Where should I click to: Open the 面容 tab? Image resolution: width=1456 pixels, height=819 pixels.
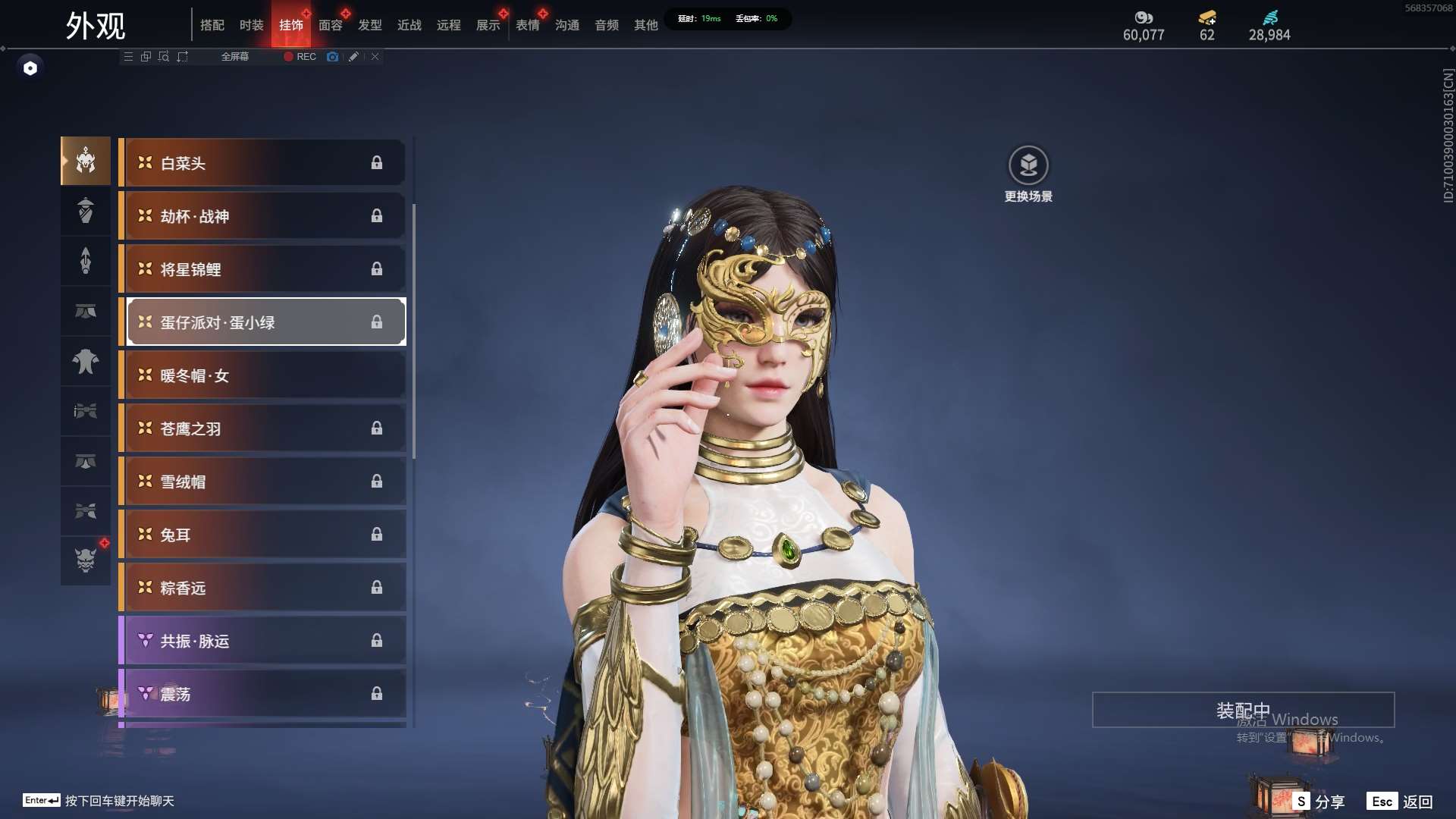coord(330,25)
